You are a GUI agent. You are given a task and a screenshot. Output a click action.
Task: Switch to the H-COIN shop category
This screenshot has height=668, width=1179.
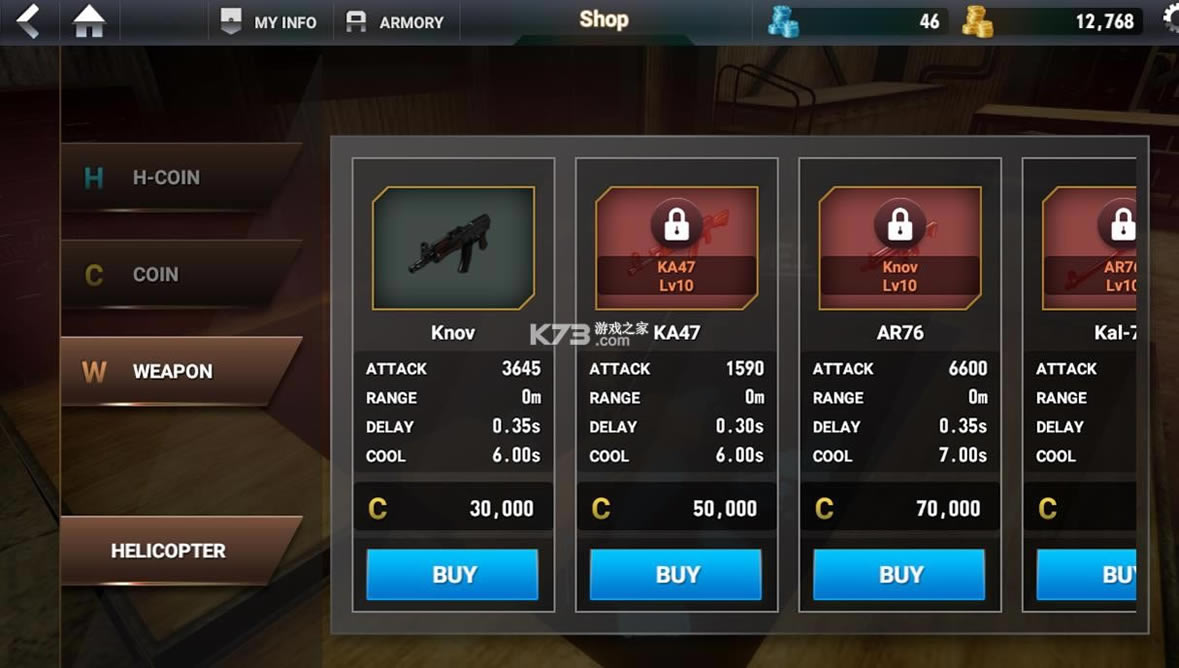[x=180, y=177]
